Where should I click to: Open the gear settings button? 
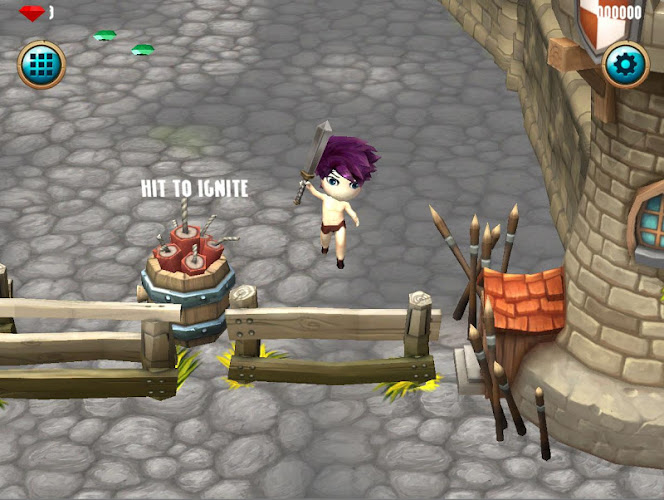pyautogui.click(x=626, y=65)
